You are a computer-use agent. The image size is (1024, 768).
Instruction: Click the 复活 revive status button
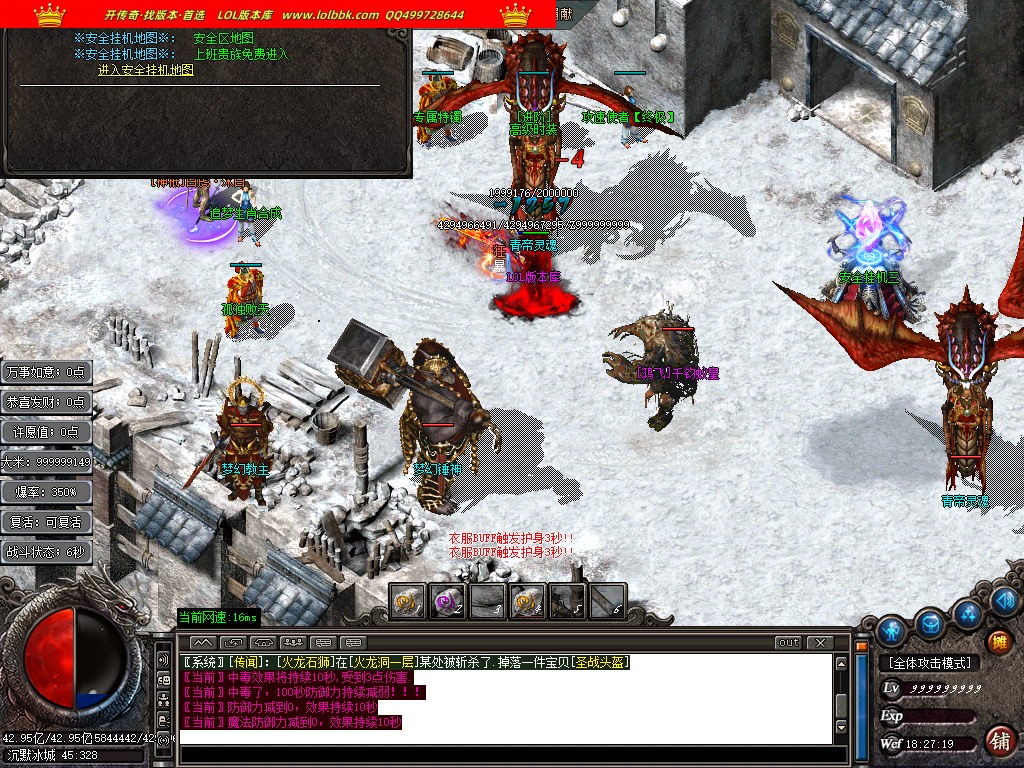click(x=46, y=522)
